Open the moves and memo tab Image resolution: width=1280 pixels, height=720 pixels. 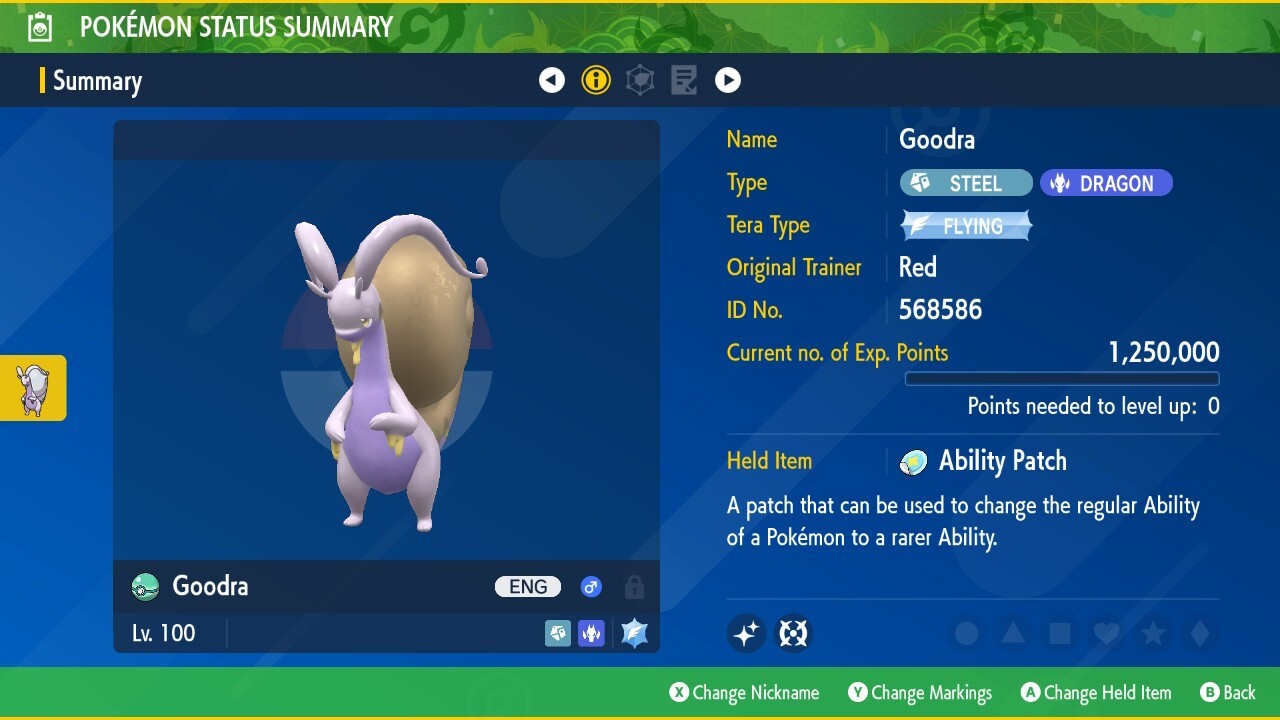[x=684, y=80]
